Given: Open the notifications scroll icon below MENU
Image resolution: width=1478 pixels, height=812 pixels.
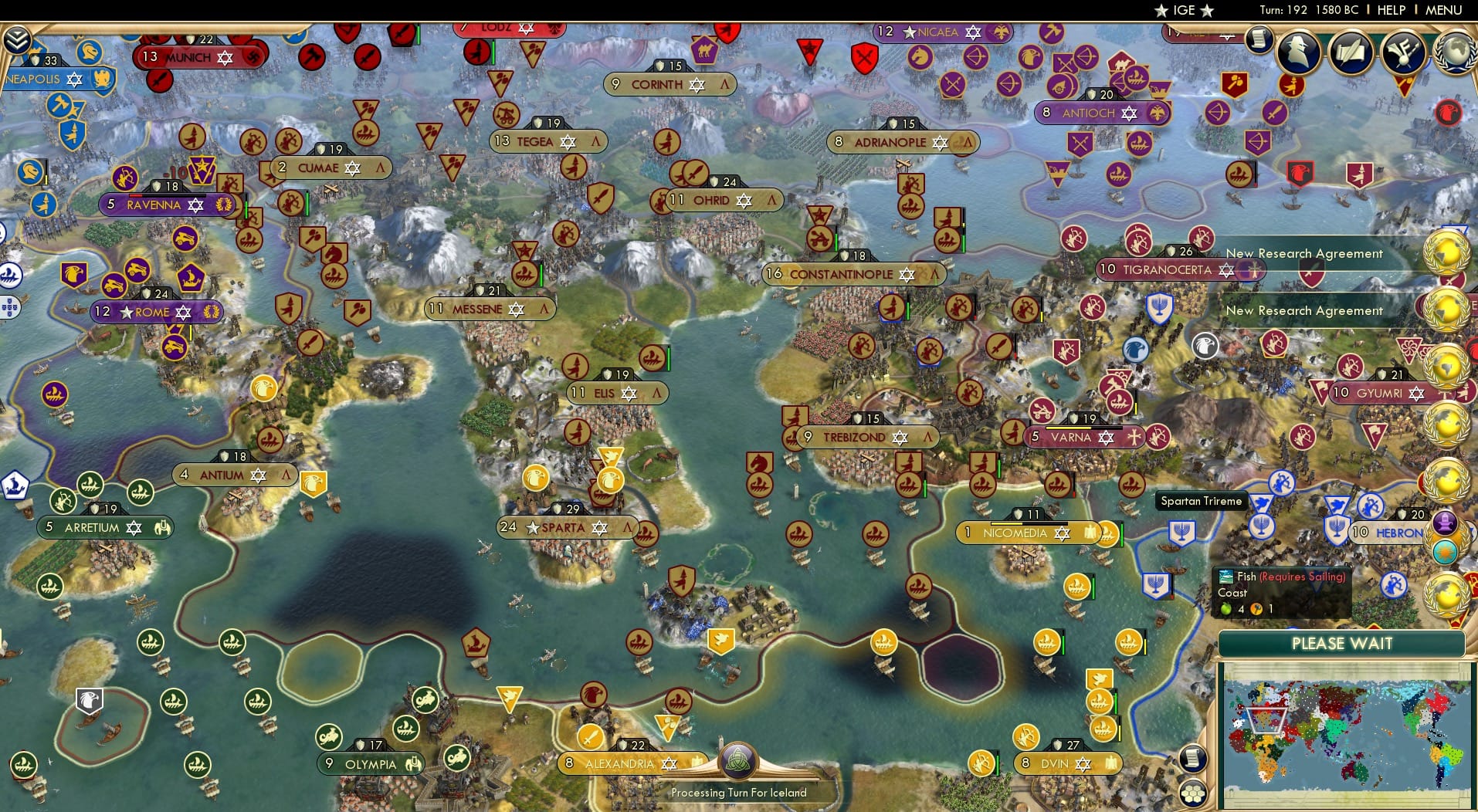Looking at the screenshot, I should (x=1259, y=40).
